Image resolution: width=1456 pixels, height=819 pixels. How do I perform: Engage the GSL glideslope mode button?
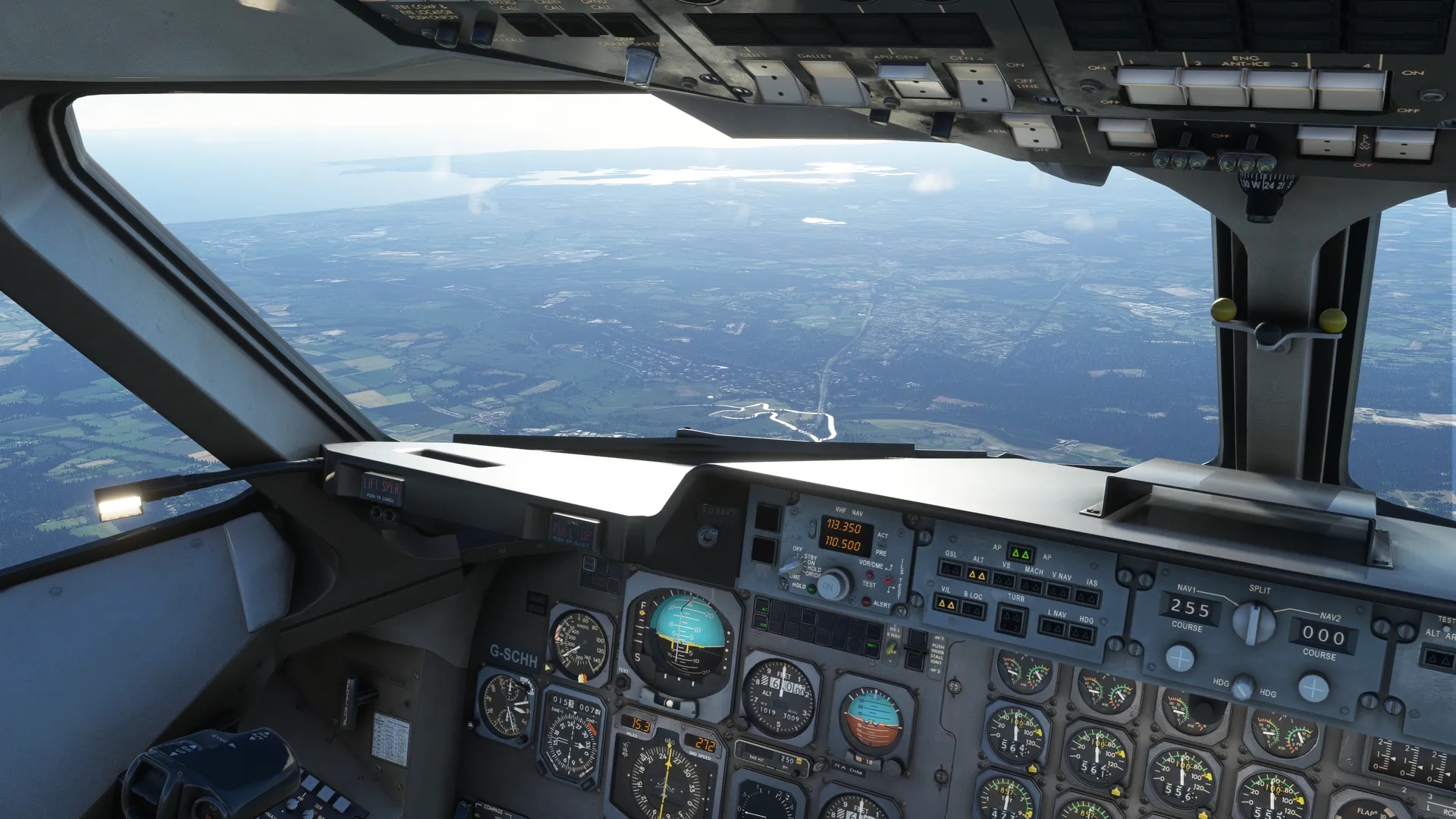(x=950, y=570)
